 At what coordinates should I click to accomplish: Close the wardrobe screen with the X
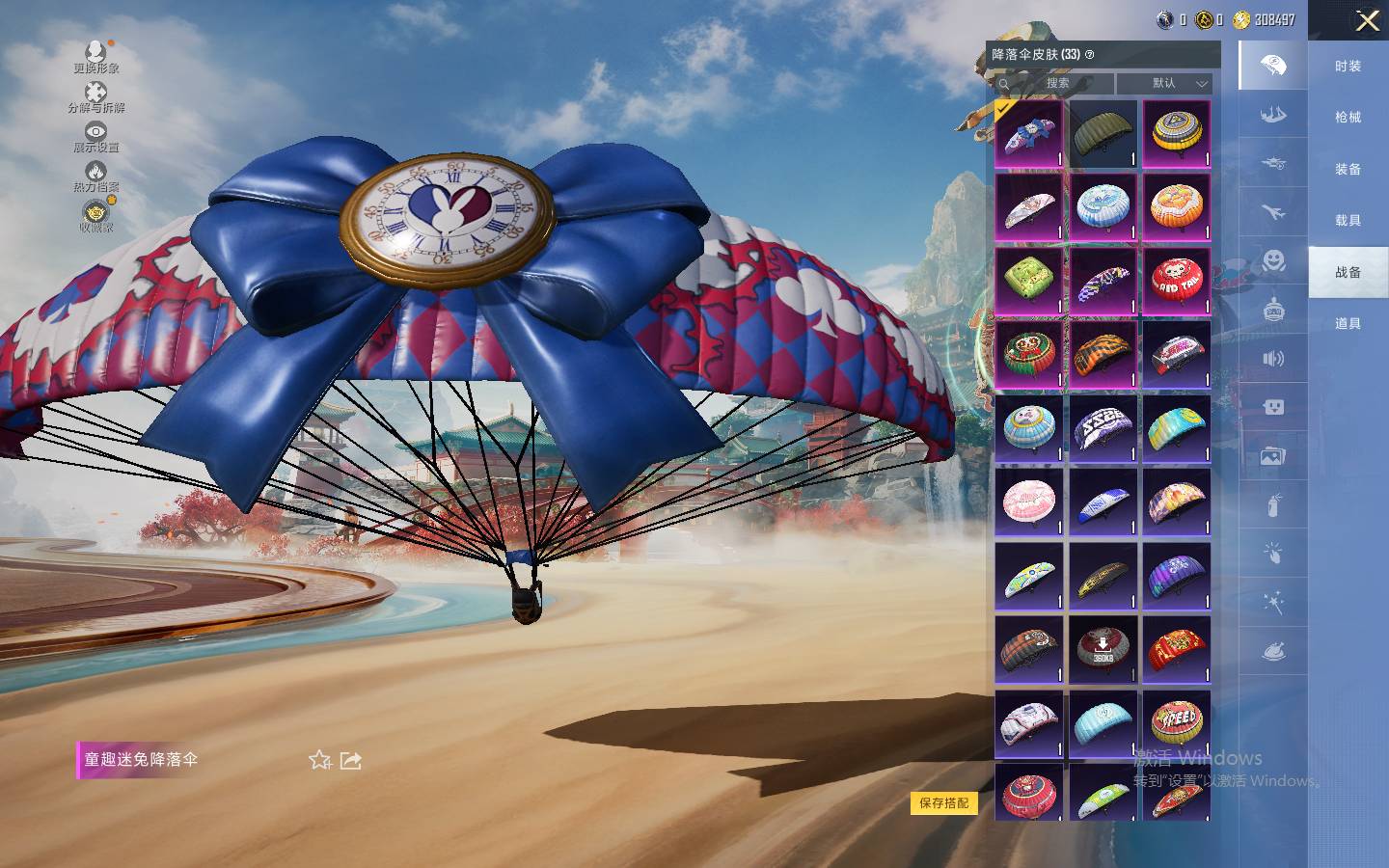[1367, 21]
